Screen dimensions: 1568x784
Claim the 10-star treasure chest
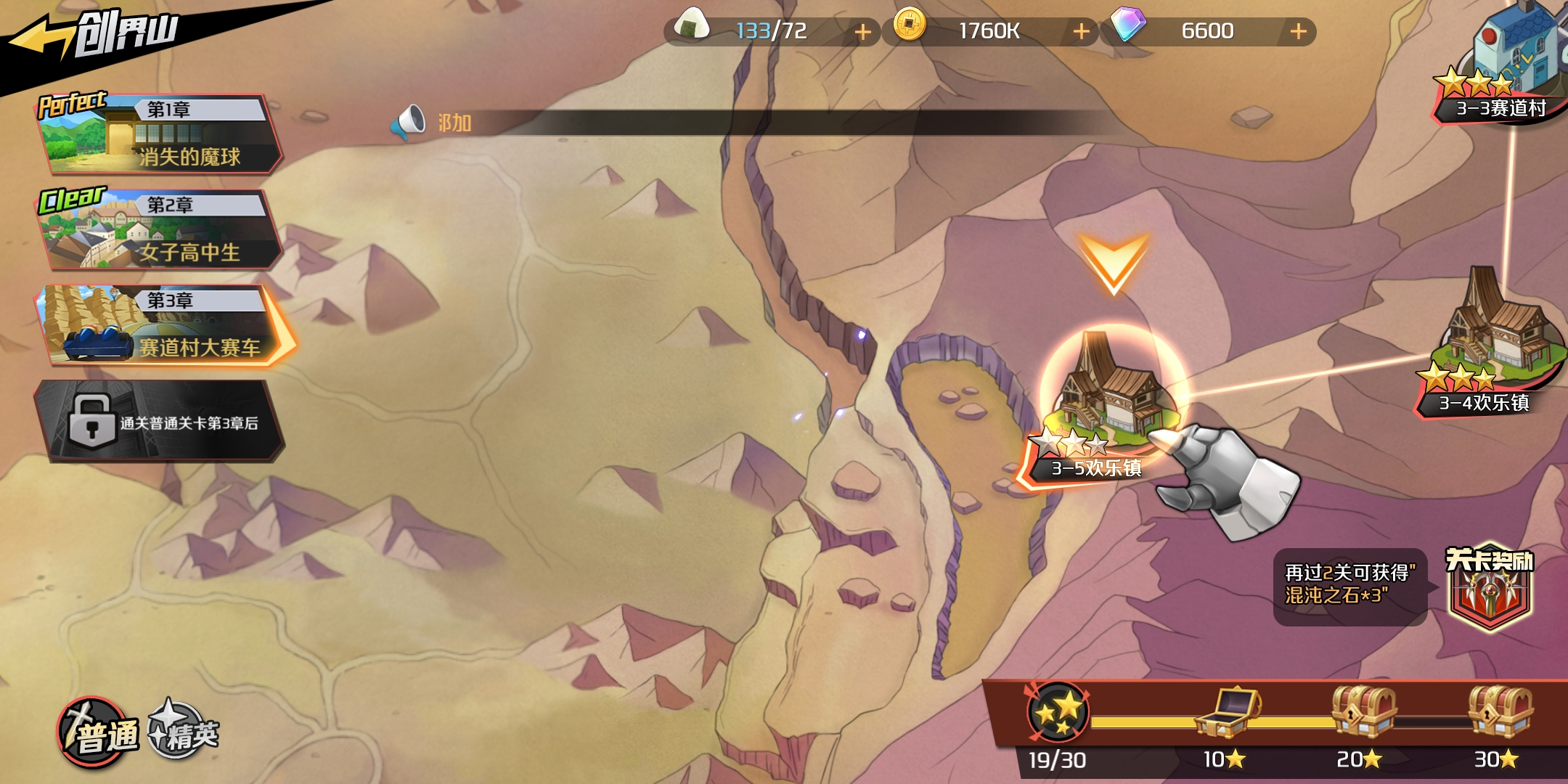point(1227,713)
